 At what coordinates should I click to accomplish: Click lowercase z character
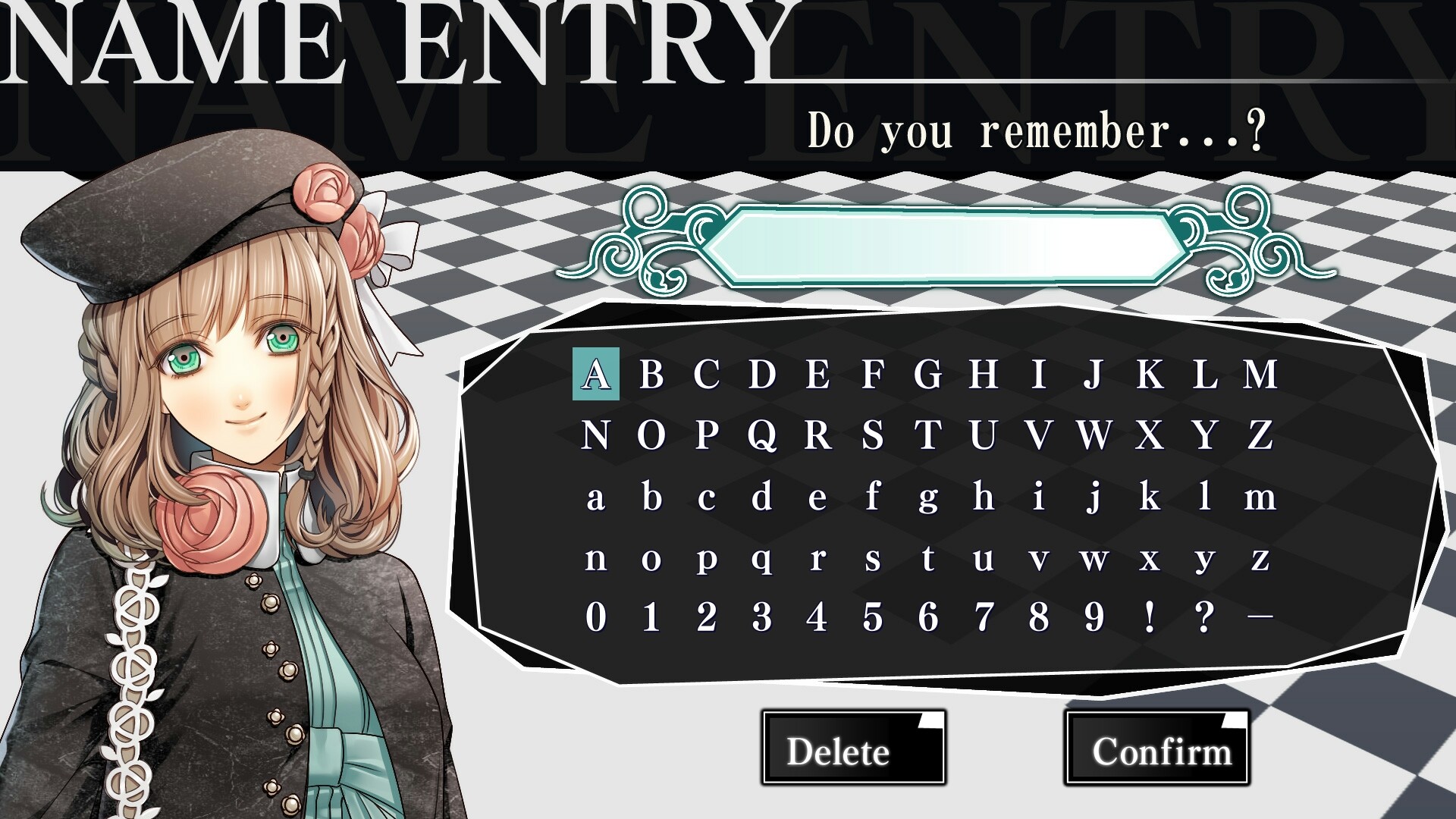point(1259,563)
